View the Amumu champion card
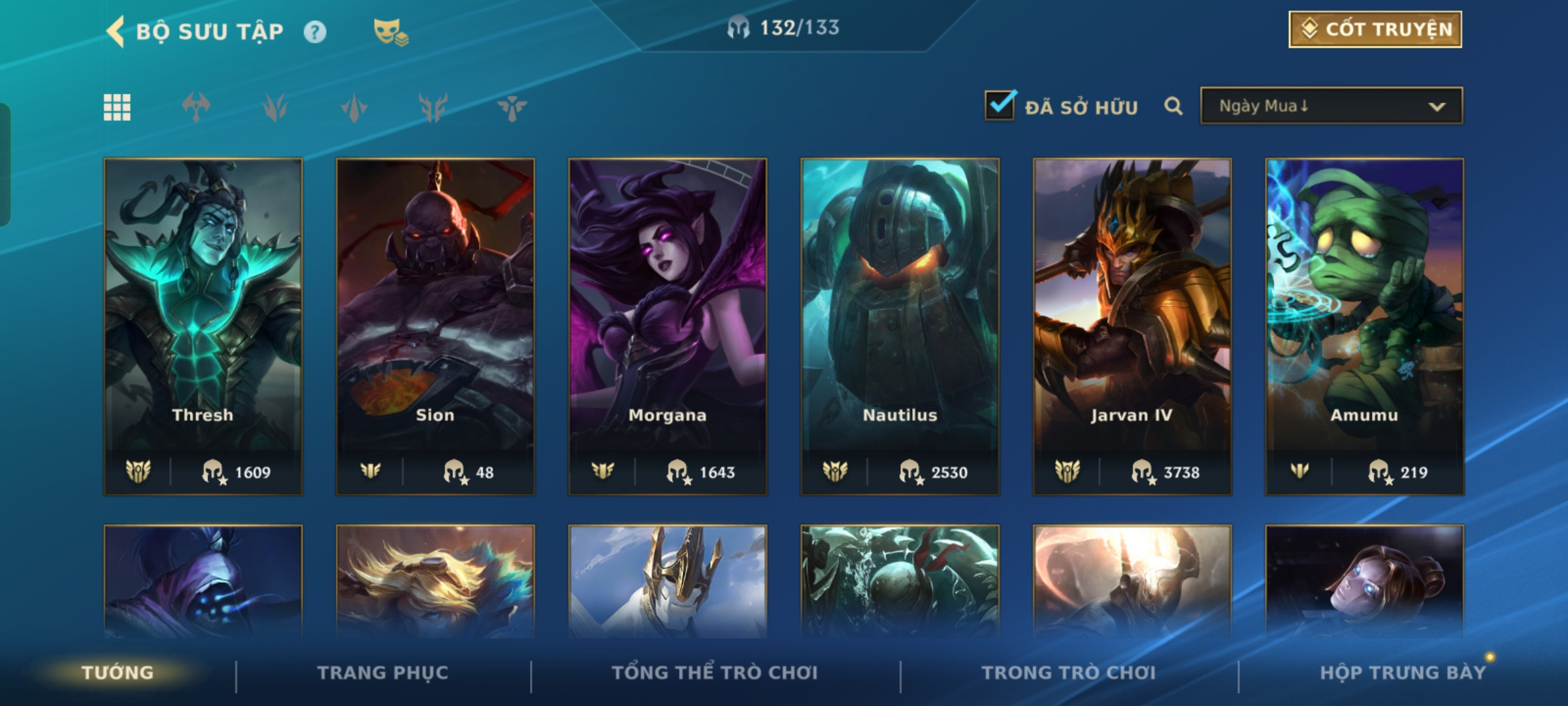Viewport: 1568px width, 706px height. (1364, 326)
